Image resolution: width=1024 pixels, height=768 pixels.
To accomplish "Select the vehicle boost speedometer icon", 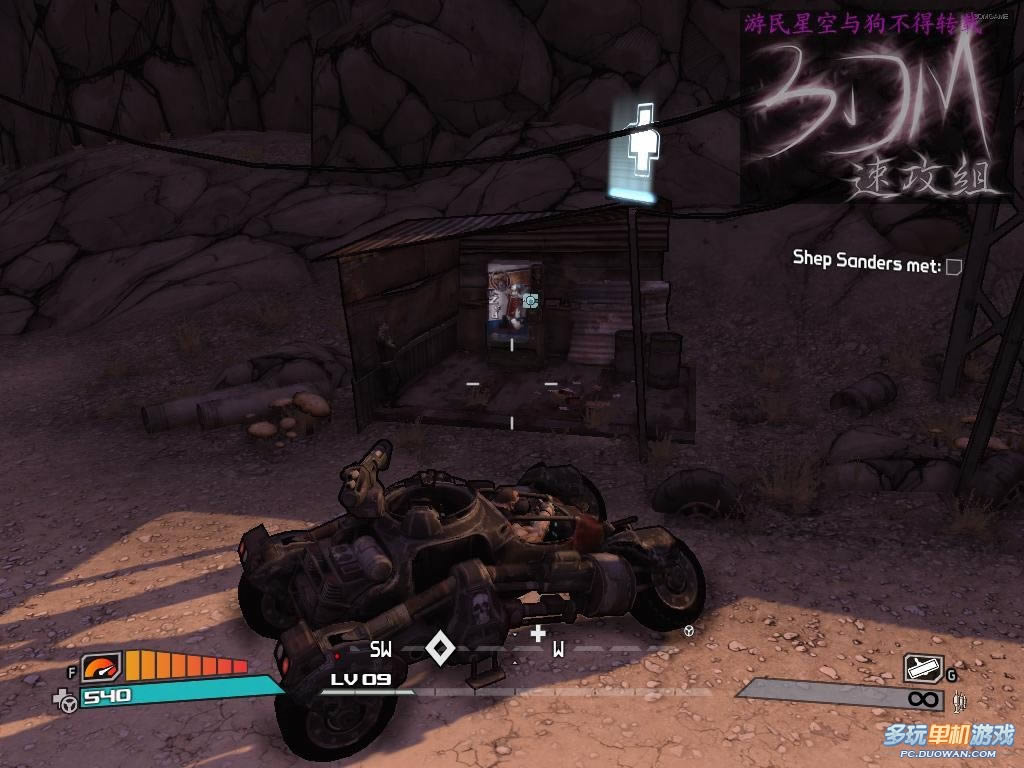I will point(101,667).
